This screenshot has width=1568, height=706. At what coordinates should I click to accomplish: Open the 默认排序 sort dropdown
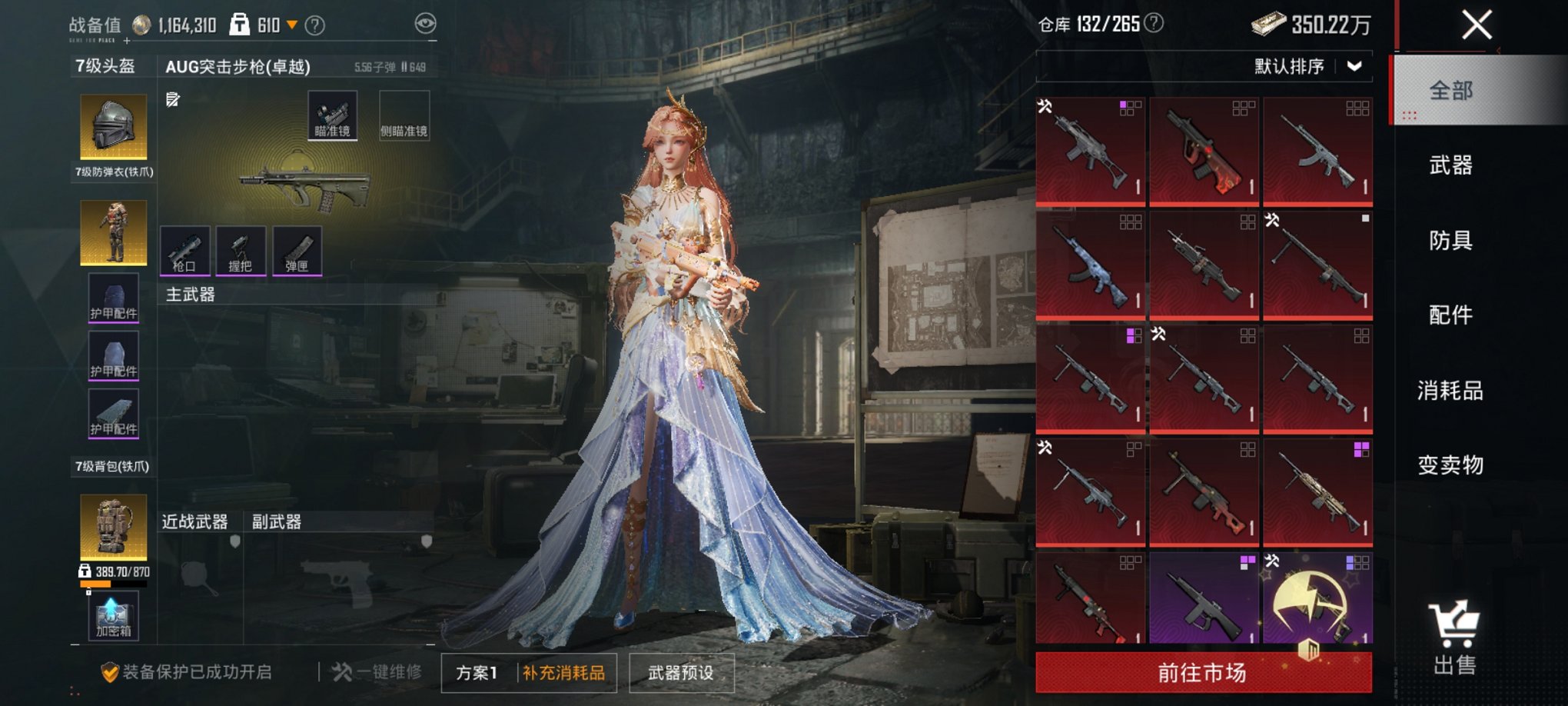1307,67
